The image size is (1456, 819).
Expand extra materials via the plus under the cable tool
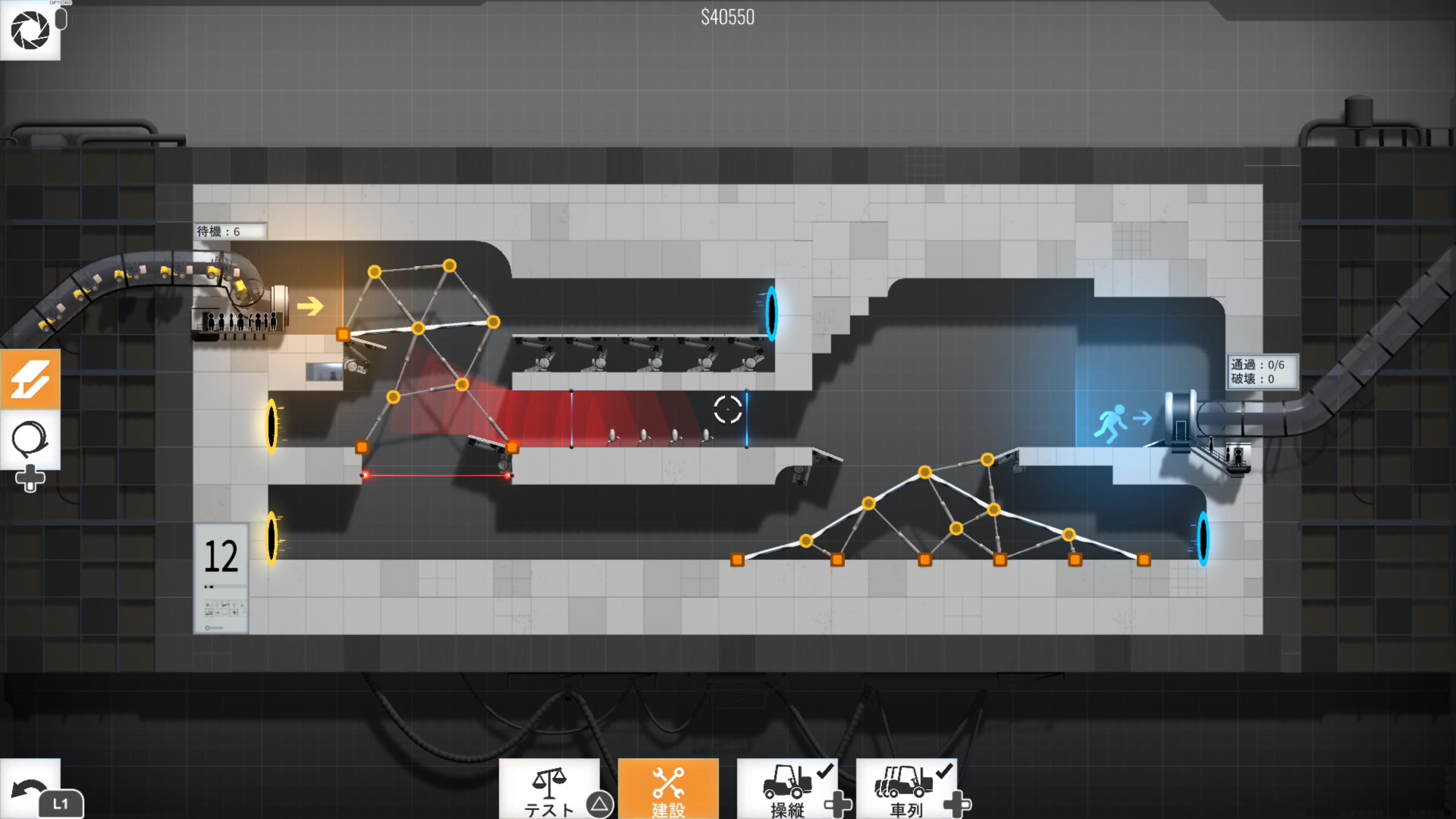click(30, 478)
